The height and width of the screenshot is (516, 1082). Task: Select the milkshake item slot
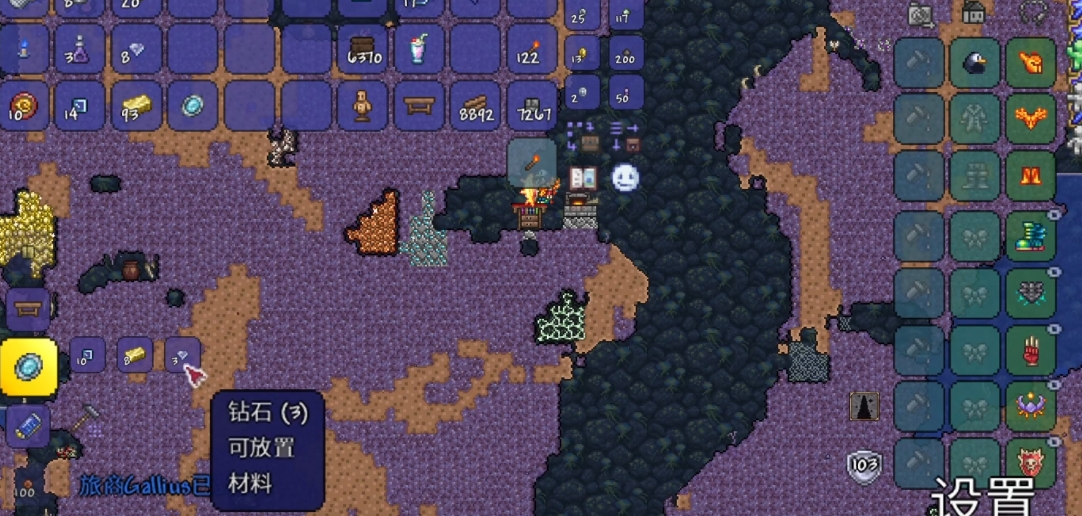(x=419, y=48)
